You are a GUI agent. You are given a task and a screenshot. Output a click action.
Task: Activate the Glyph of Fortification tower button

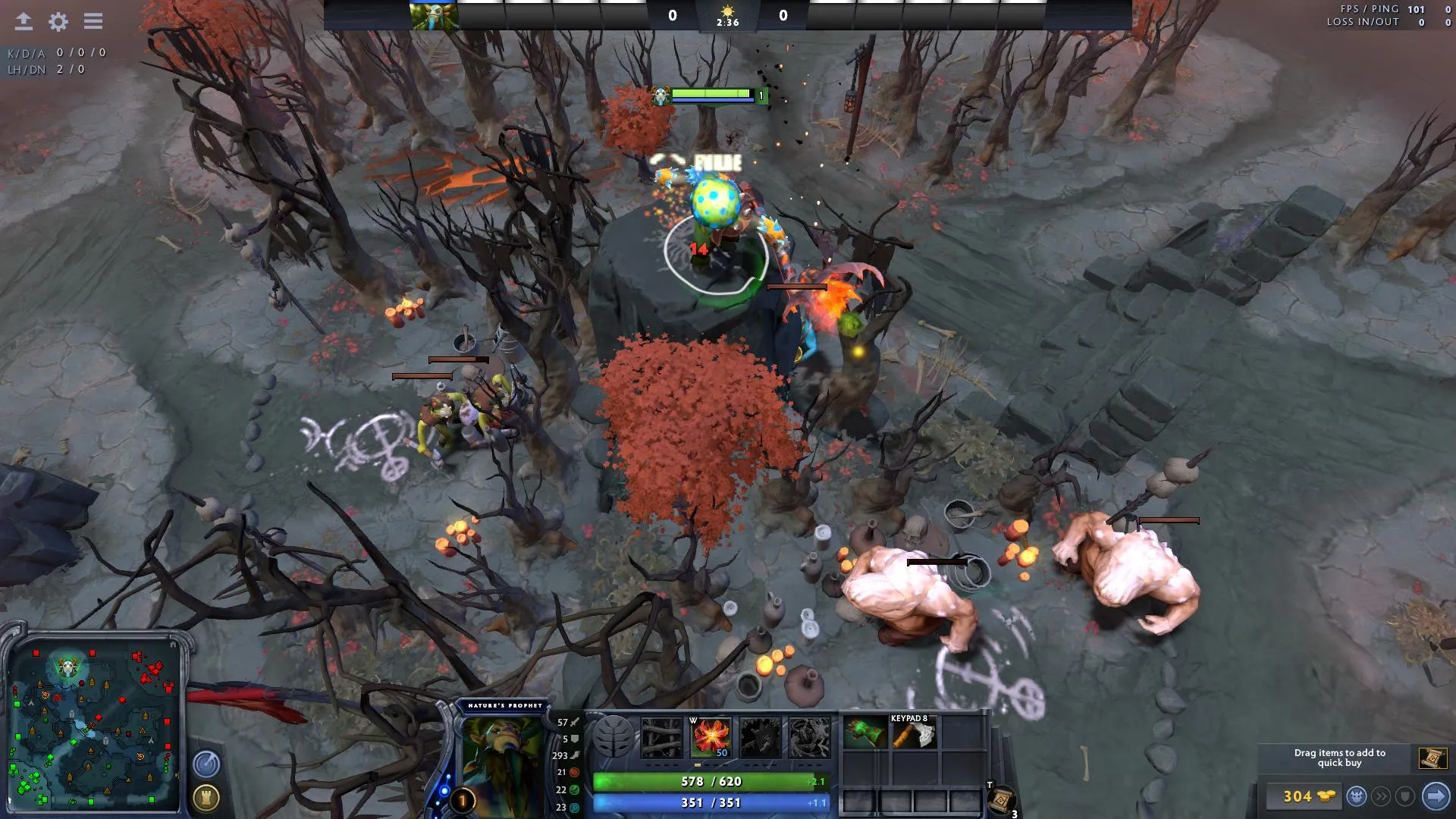coord(206,798)
